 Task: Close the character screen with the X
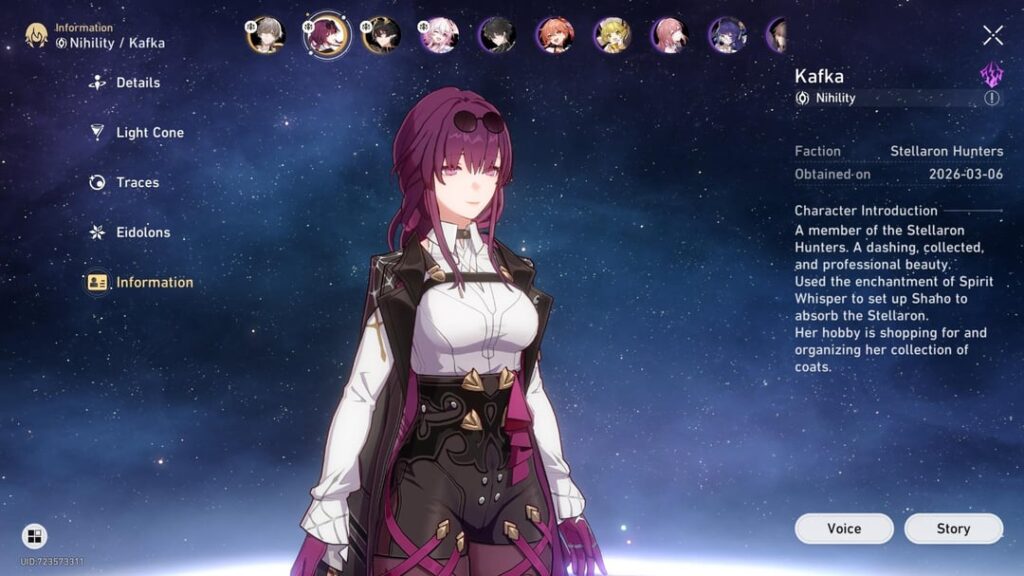click(992, 36)
